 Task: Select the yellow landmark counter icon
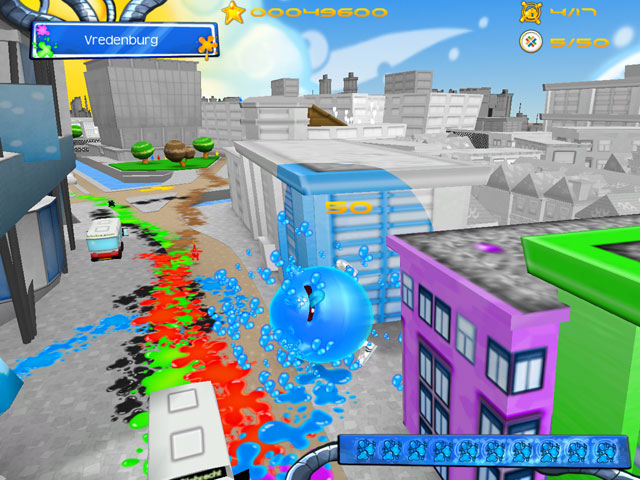(530, 13)
